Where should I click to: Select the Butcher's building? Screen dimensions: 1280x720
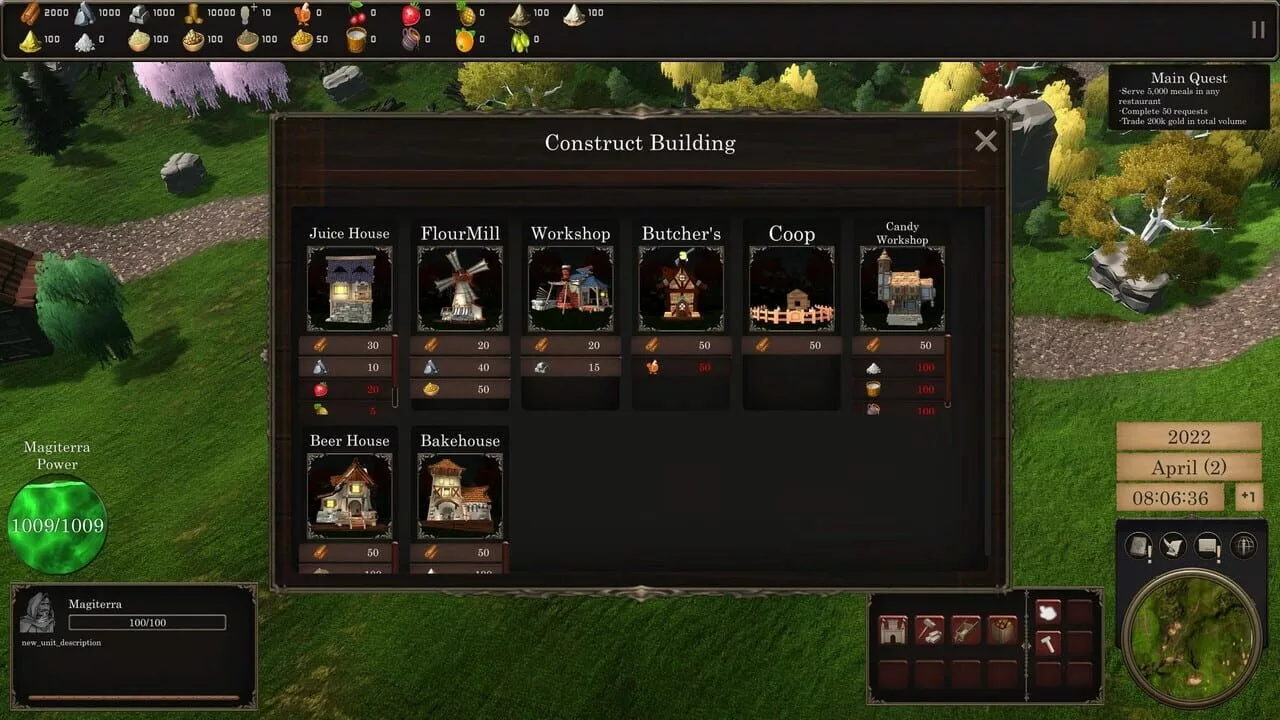click(x=681, y=289)
